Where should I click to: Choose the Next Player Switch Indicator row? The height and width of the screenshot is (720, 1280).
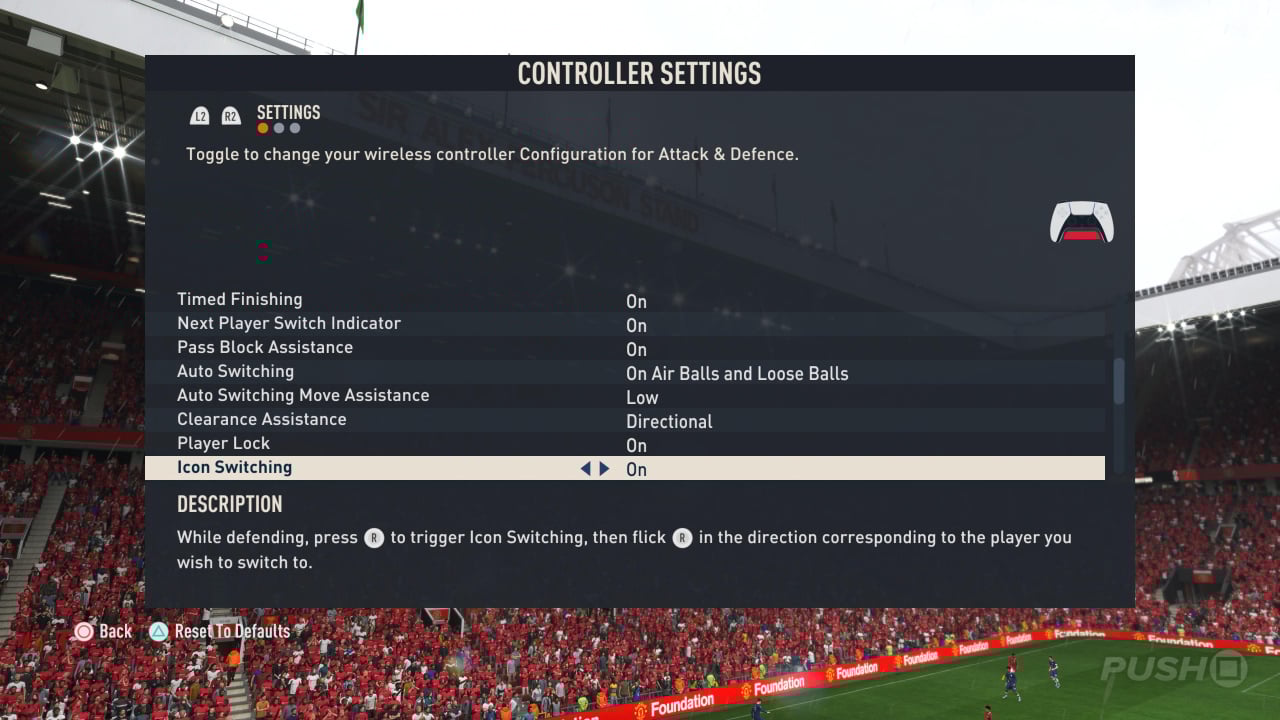click(289, 324)
